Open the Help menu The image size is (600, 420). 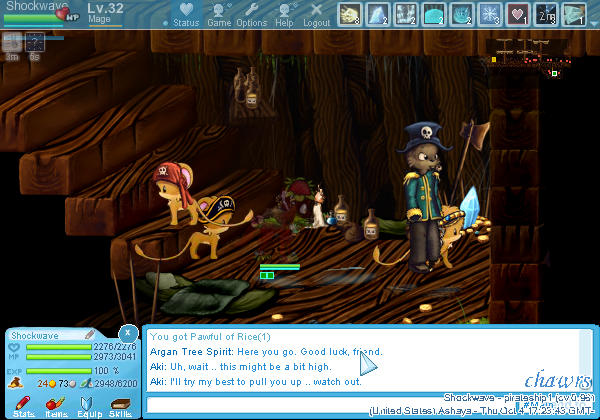pos(284,16)
